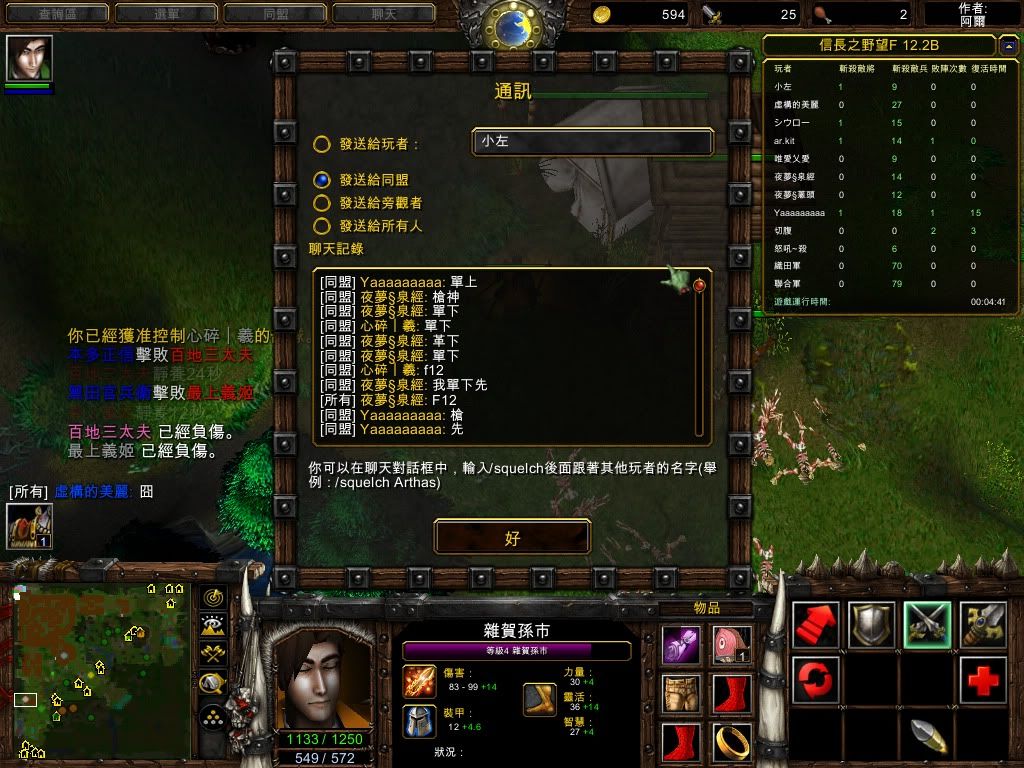Choose 發送給同盟 radio option
The image size is (1024, 768).
coord(322,180)
